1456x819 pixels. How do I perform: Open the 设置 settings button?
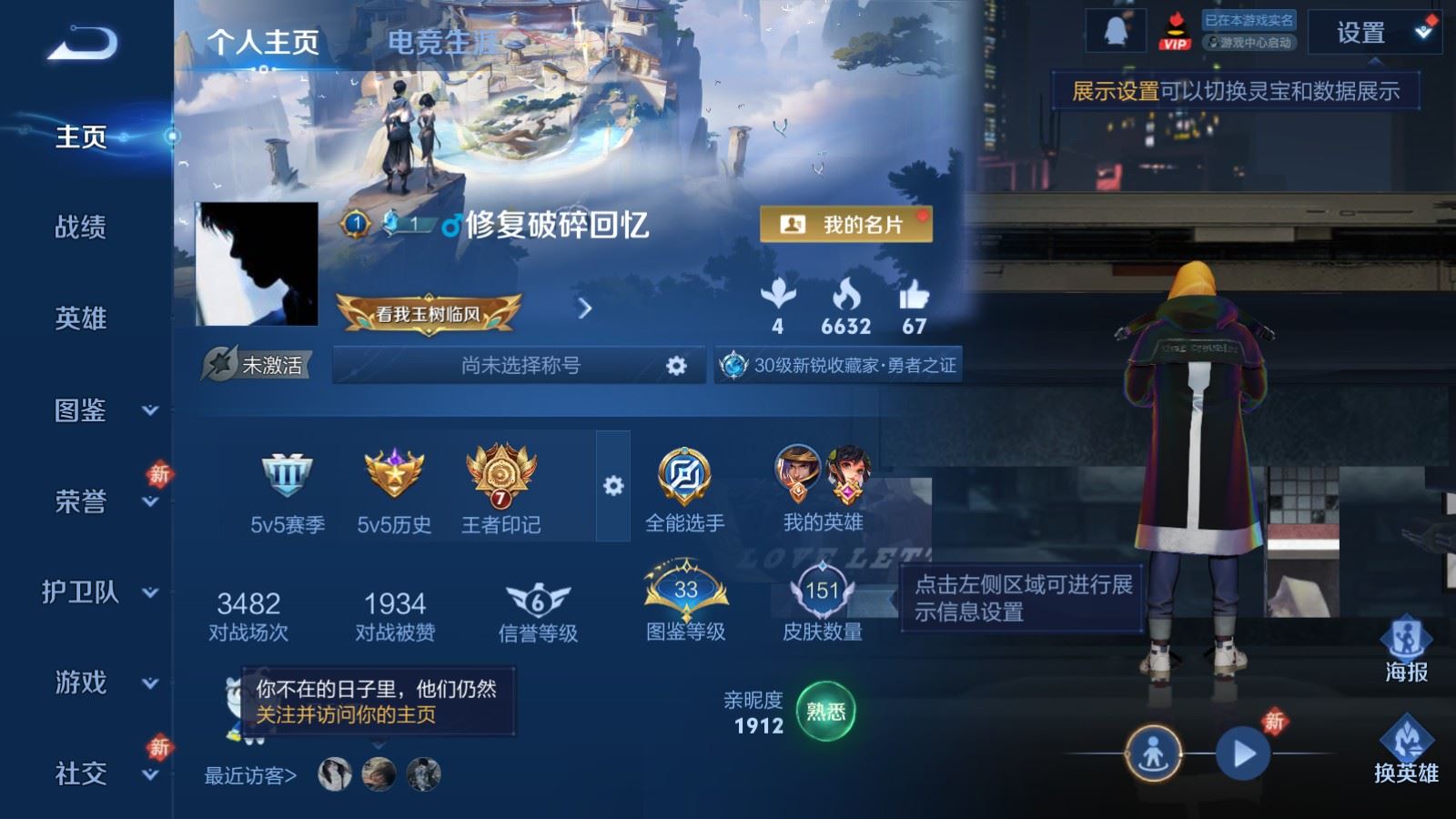pyautogui.click(x=1361, y=35)
